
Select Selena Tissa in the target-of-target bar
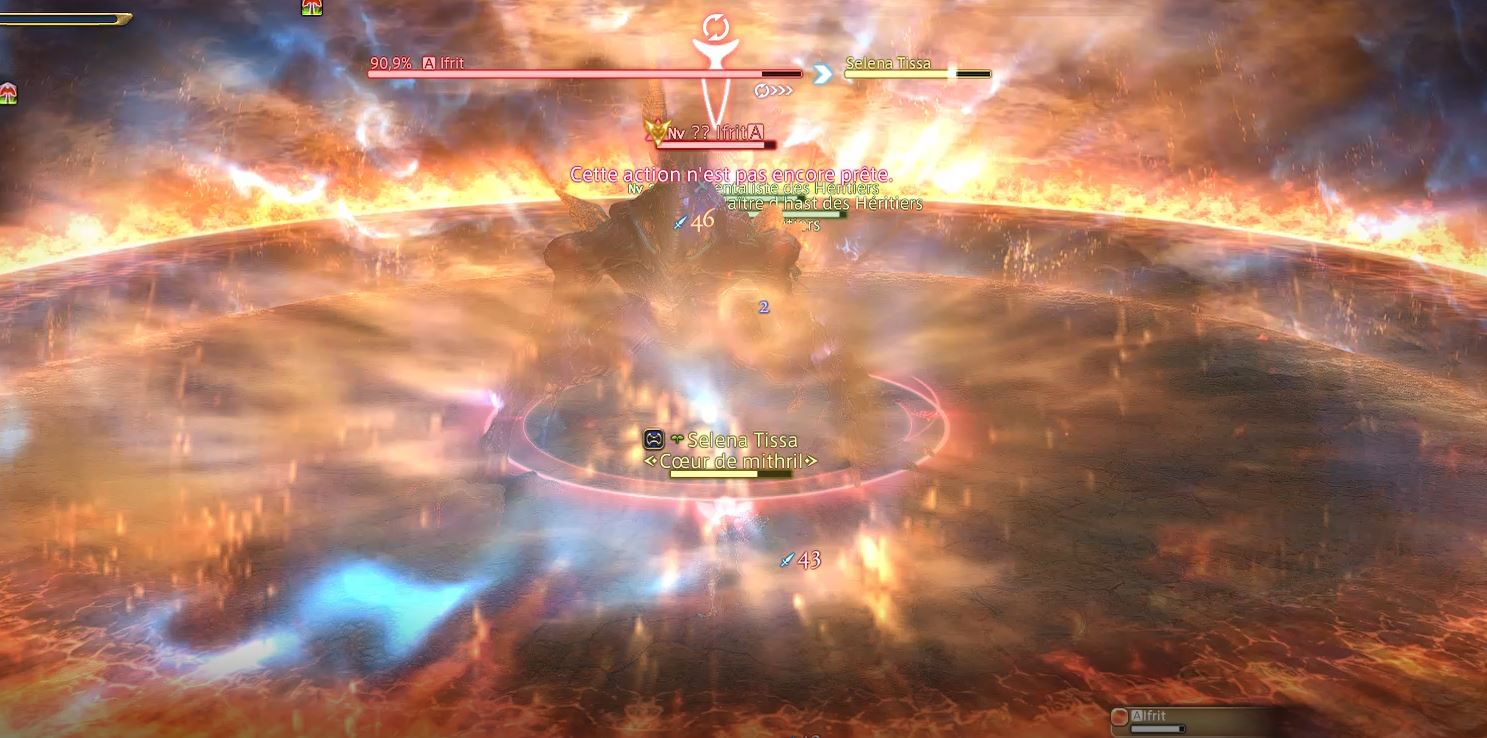coord(888,63)
